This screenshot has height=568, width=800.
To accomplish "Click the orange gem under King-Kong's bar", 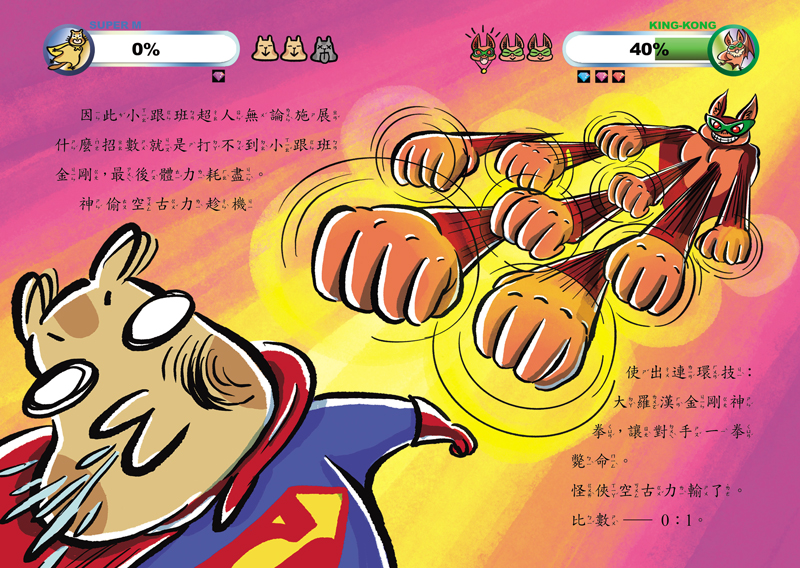I will (x=617, y=76).
